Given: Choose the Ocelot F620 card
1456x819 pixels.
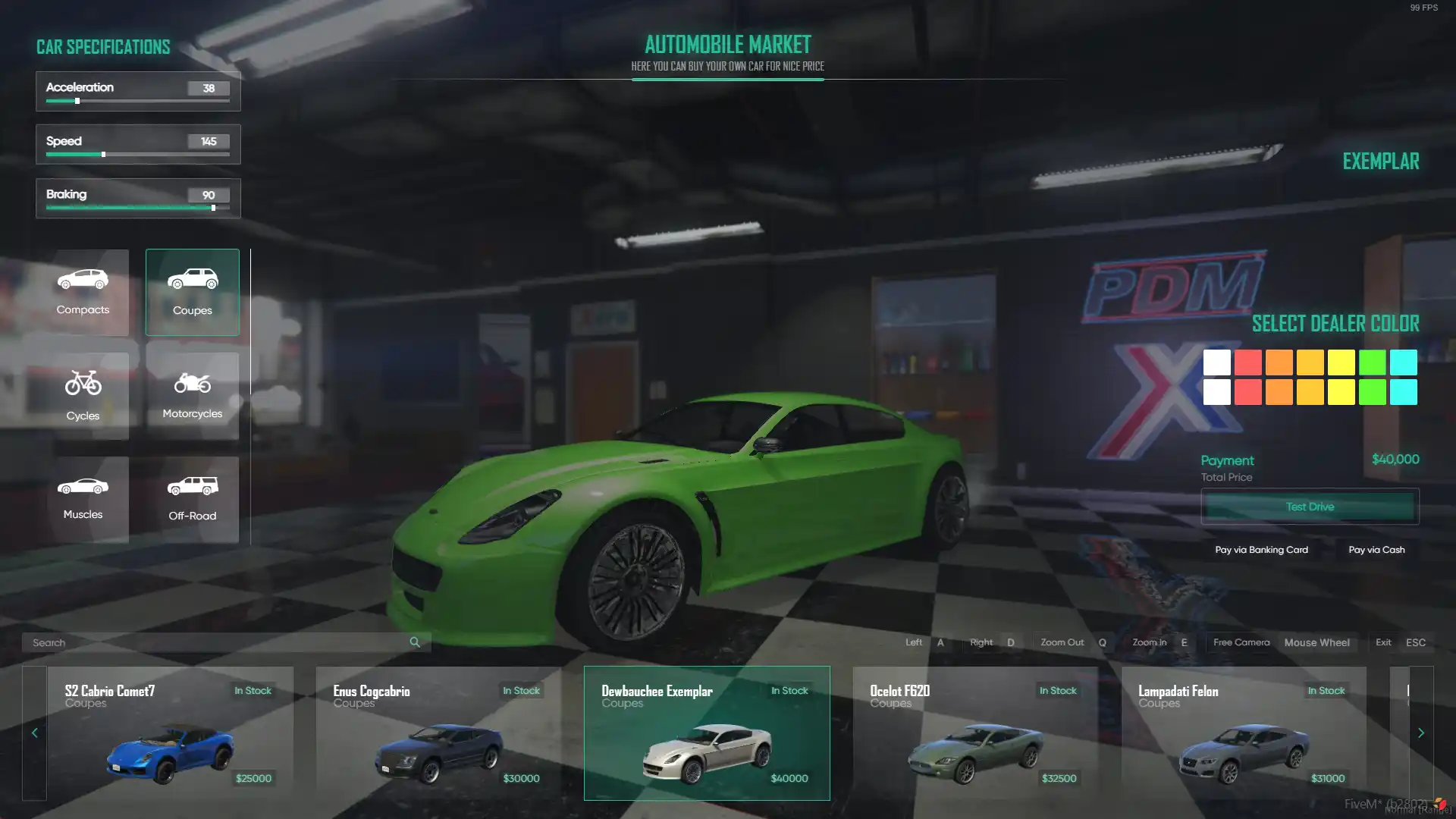Looking at the screenshot, I should [975, 733].
